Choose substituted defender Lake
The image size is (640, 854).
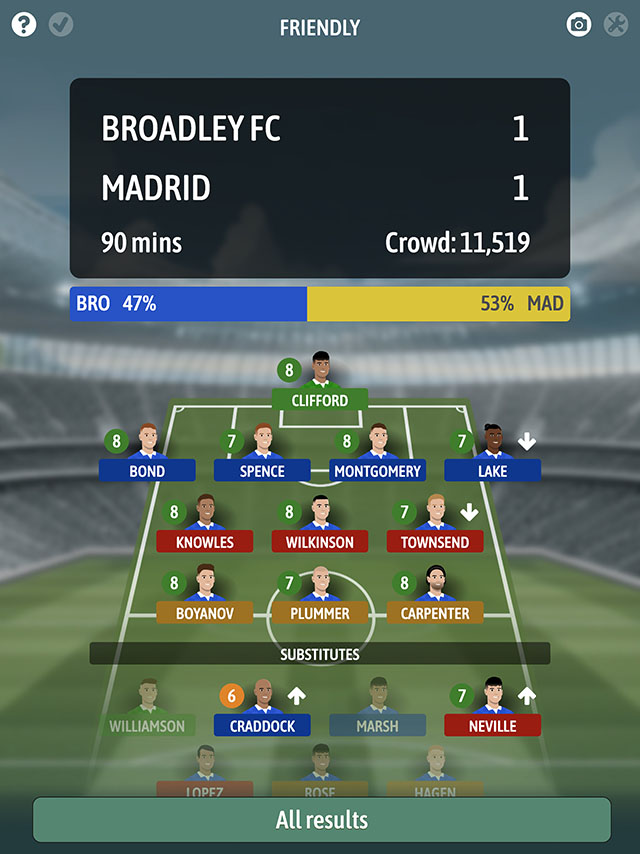pyautogui.click(x=492, y=470)
